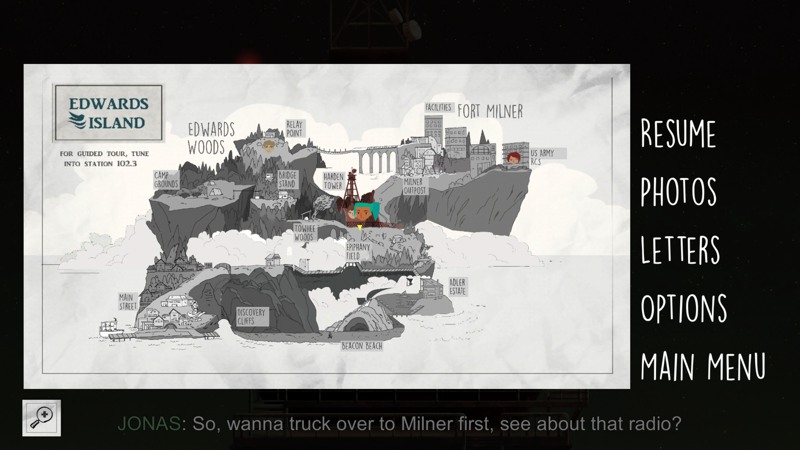
Task: Open the Options menu
Action: [685, 307]
